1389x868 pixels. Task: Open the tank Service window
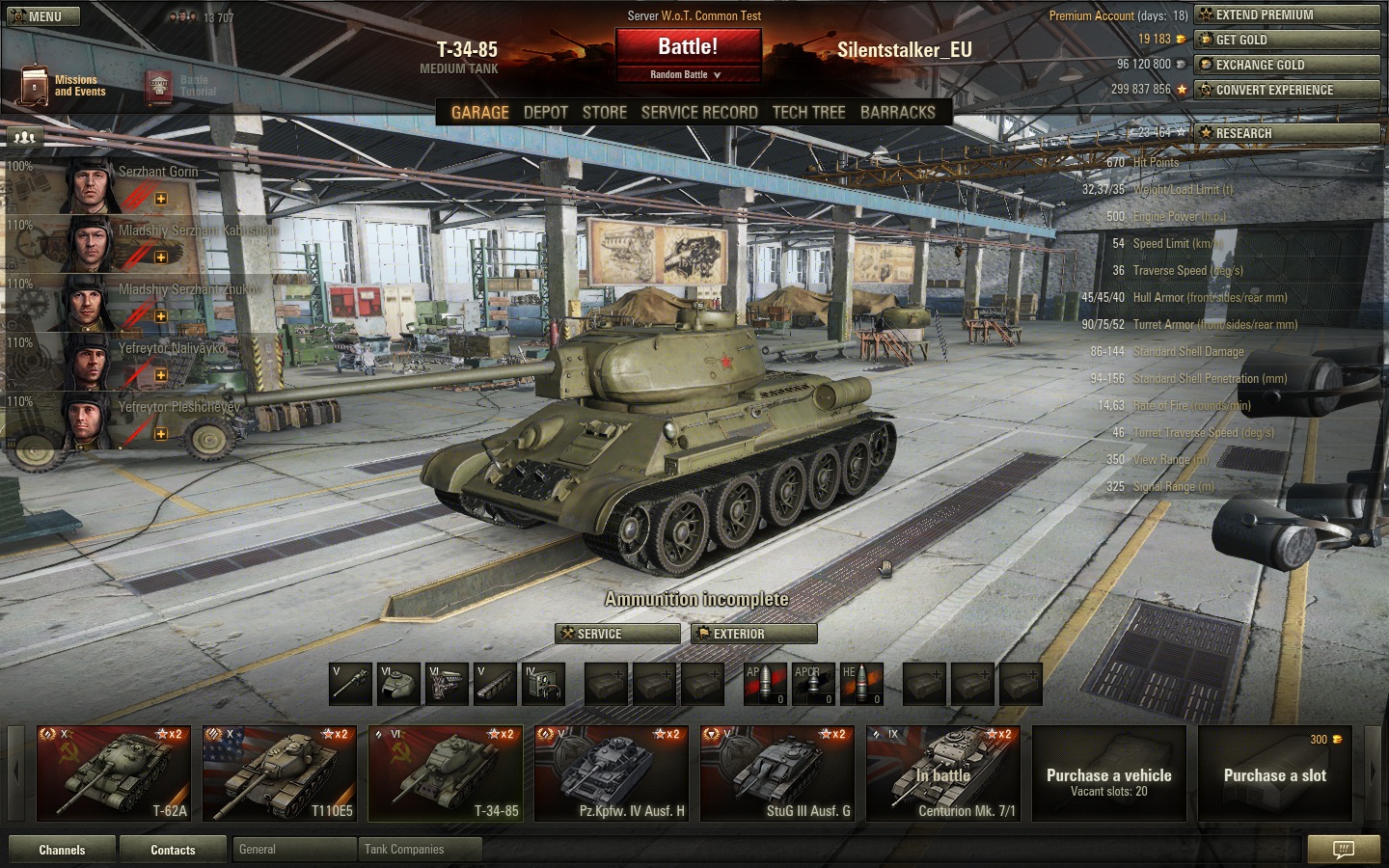click(x=618, y=634)
